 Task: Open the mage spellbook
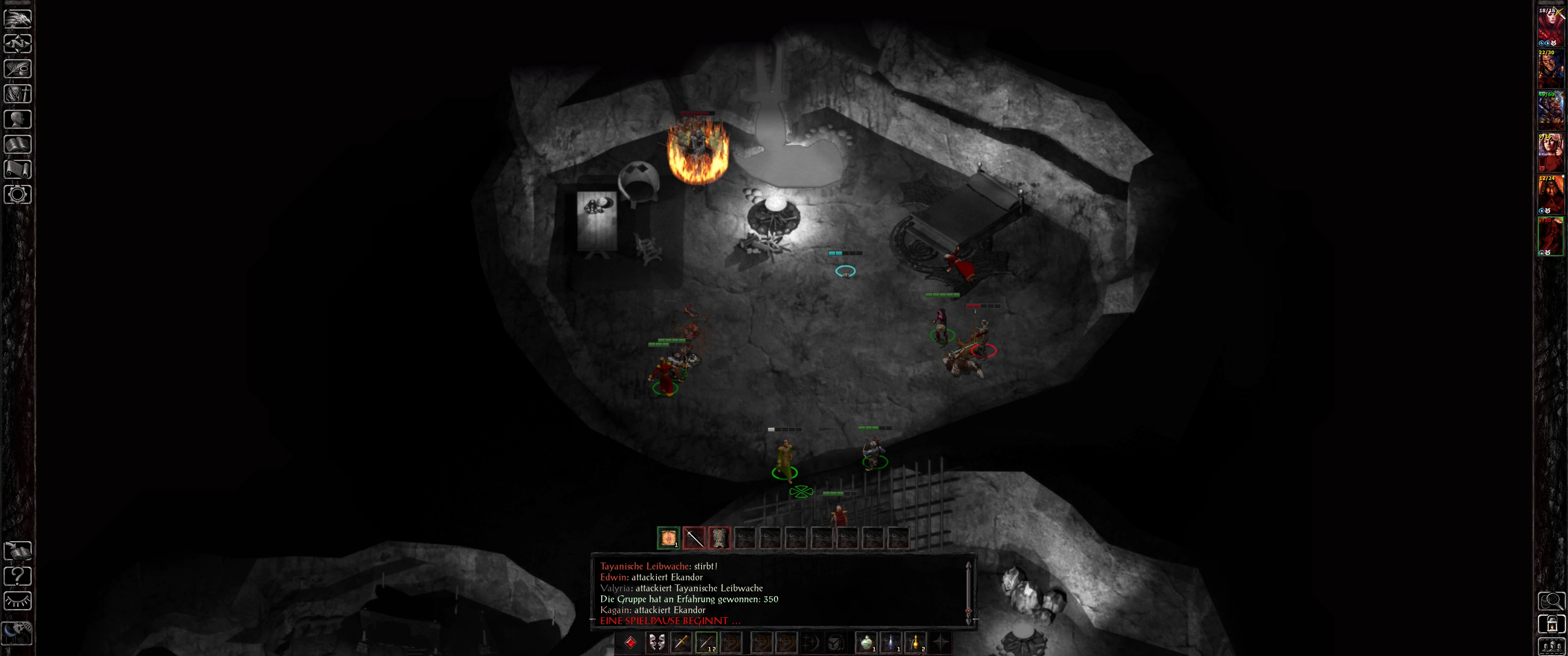(18, 144)
